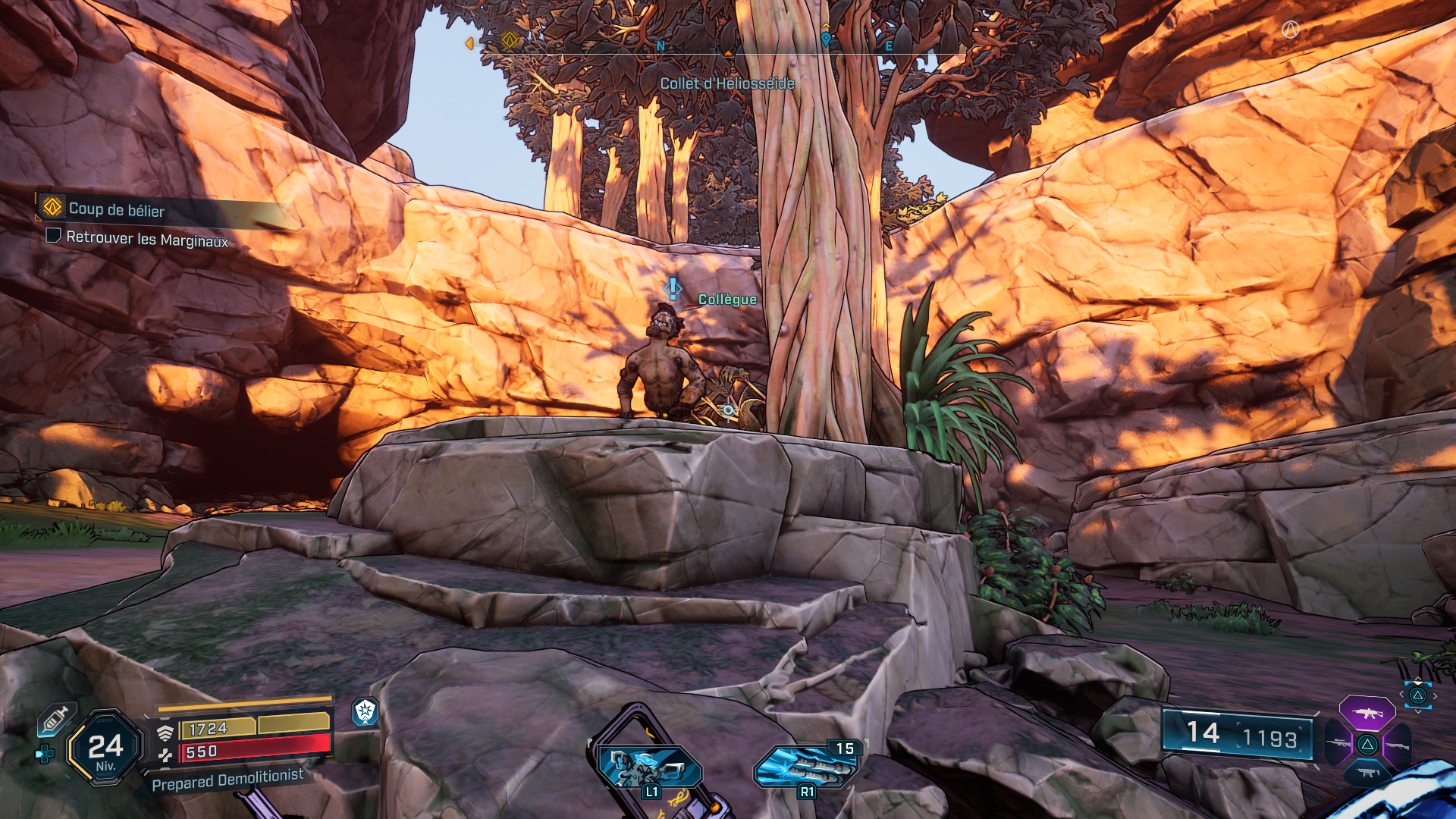1456x819 pixels.
Task: Activate the left action skill icon
Action: [649, 767]
